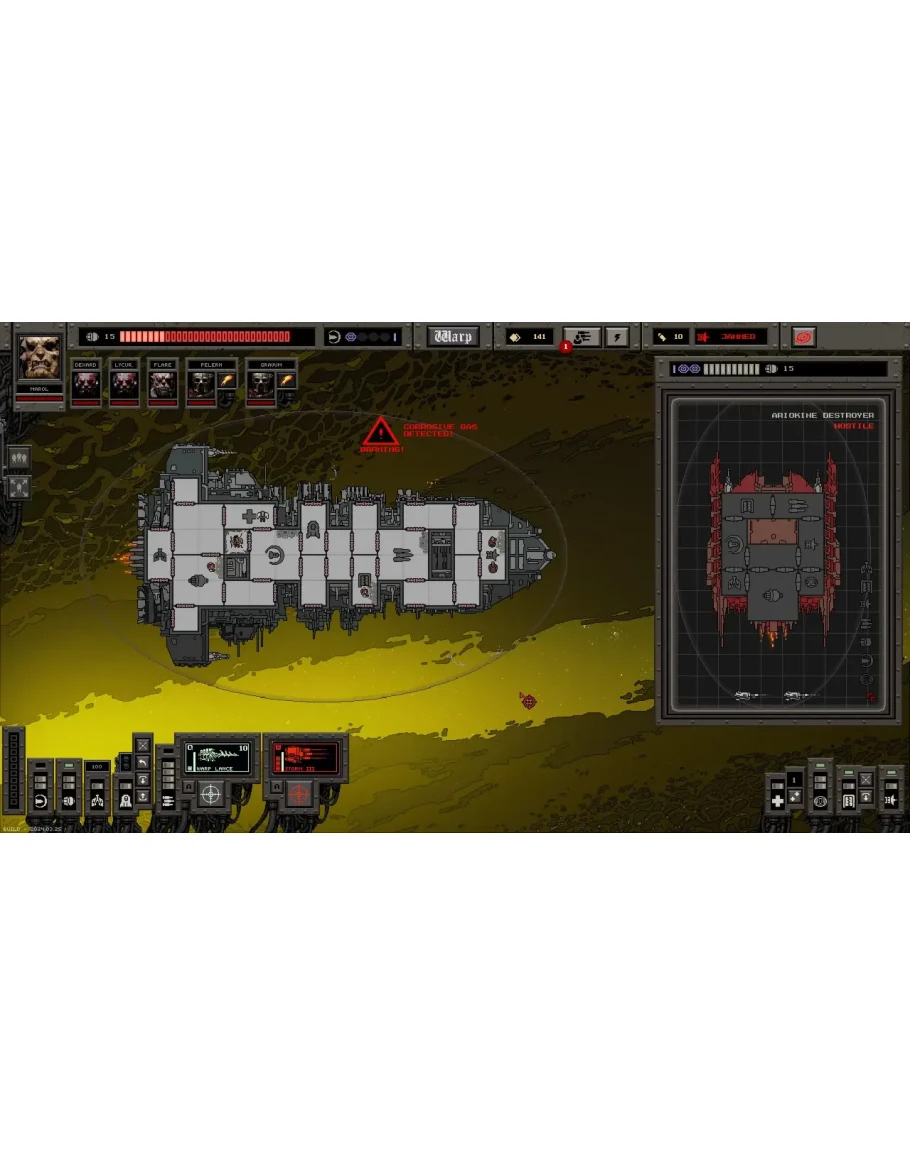This screenshot has width=910, height=1155.
Task: Select the lungs oxygen system control
Action: coord(97,801)
